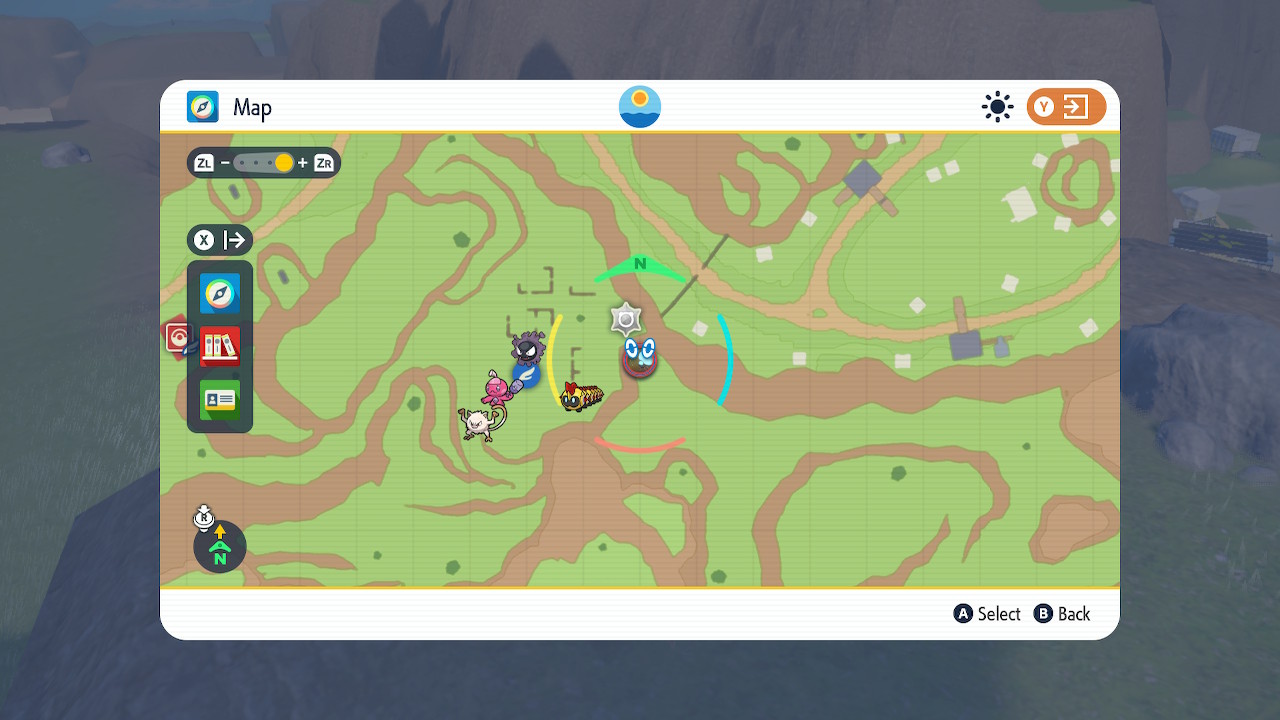Open the Pokédex from the sidebar menu

[x=219, y=344]
